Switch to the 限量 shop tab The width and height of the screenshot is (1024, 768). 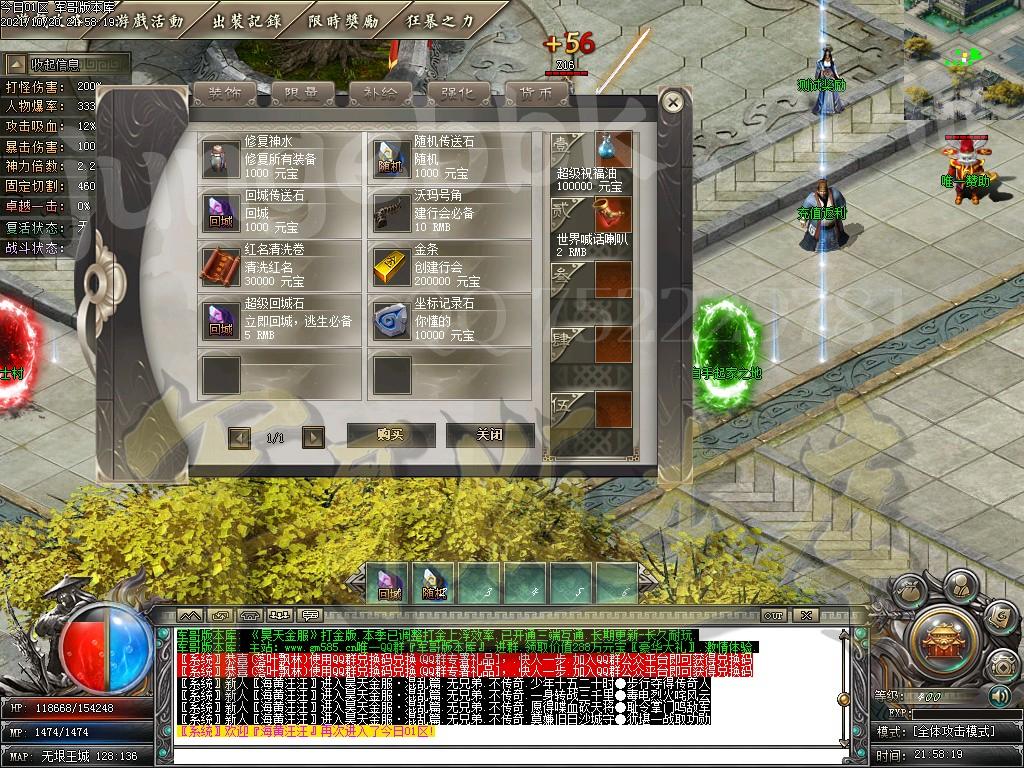(x=302, y=93)
